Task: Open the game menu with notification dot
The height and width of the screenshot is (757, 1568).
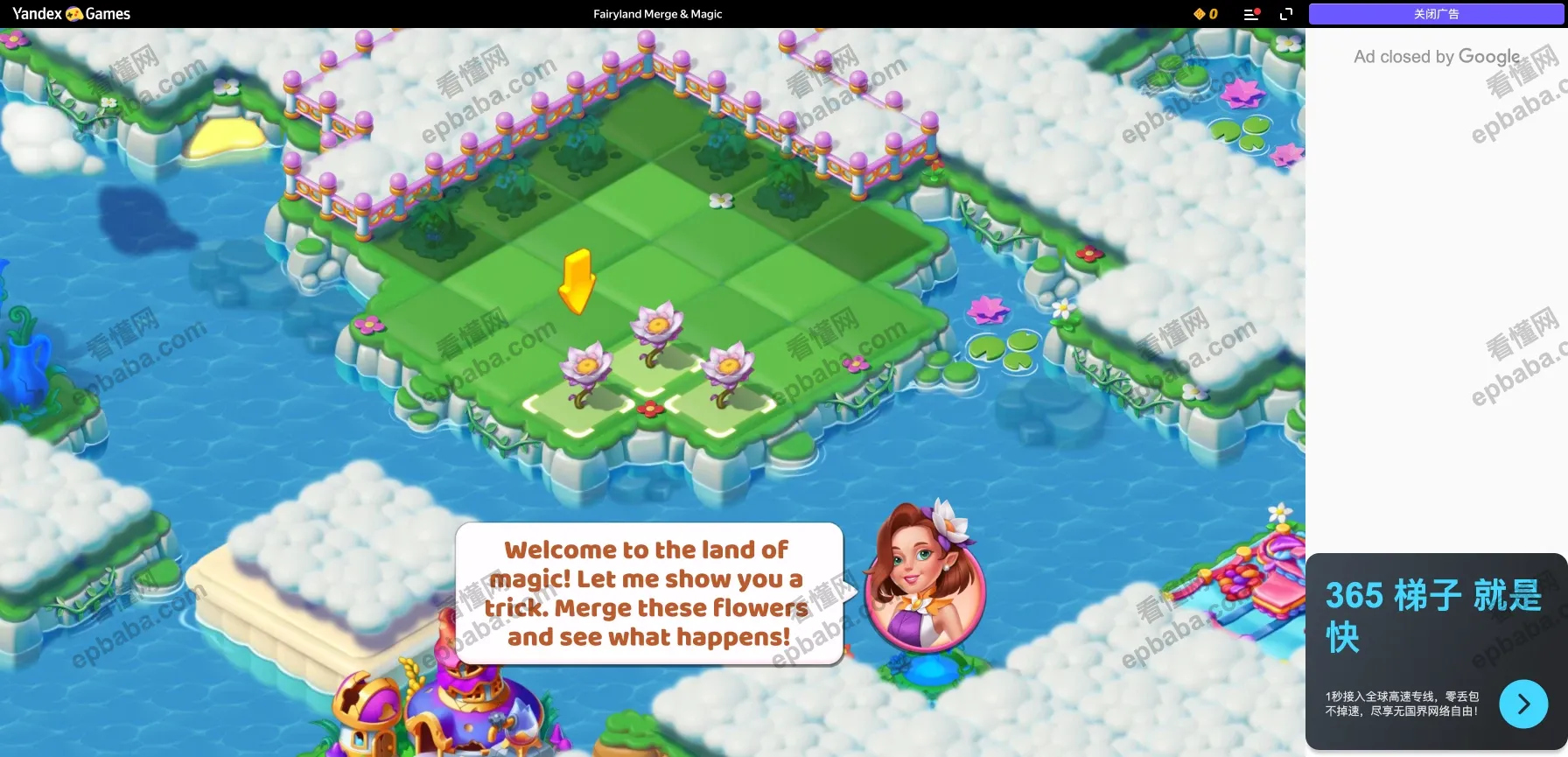Action: [x=1250, y=14]
